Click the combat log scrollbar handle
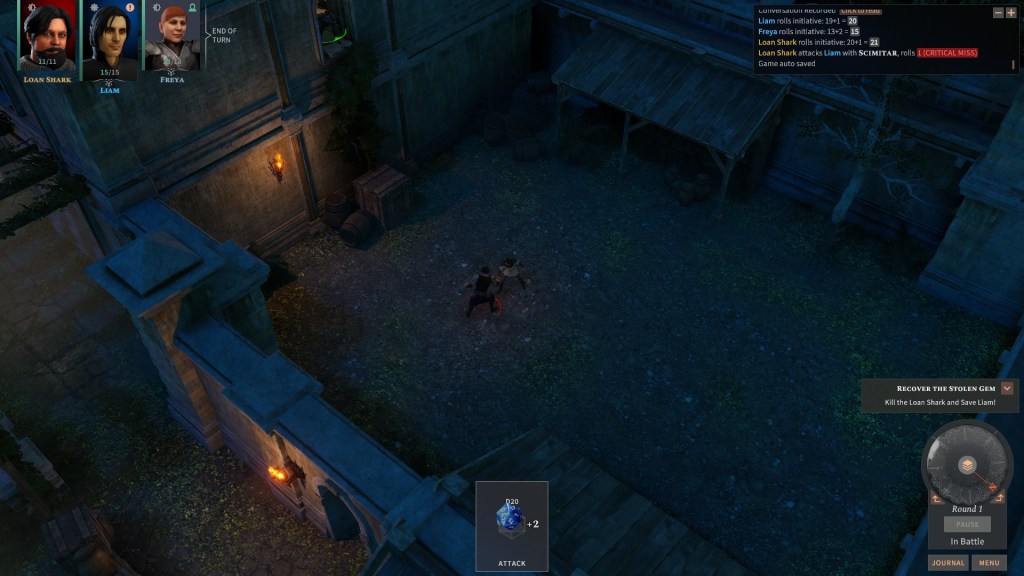 tap(1013, 64)
